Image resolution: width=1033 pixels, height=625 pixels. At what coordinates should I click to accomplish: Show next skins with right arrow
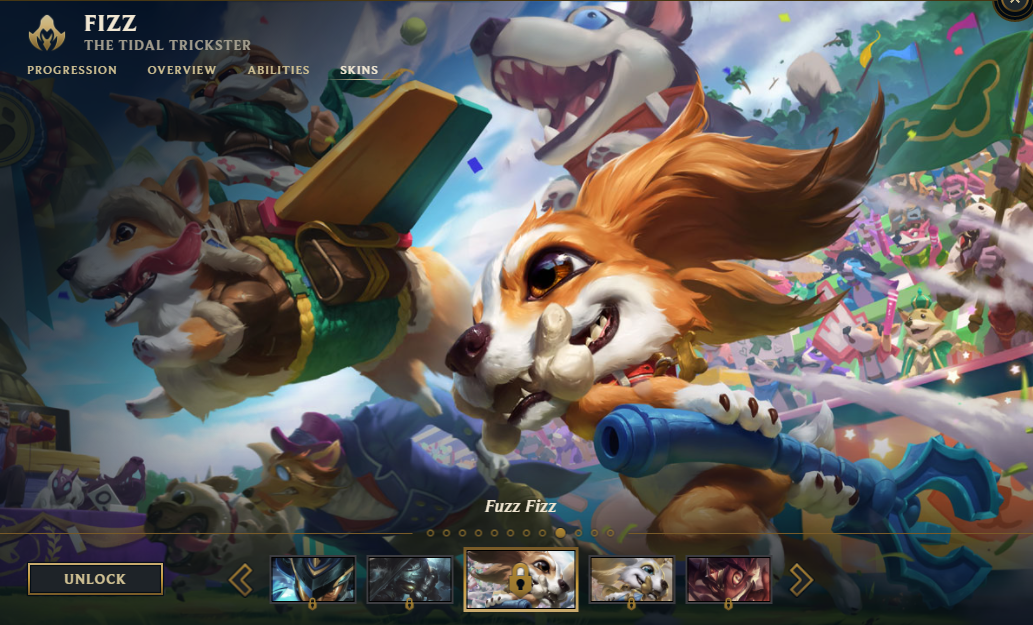tap(801, 579)
